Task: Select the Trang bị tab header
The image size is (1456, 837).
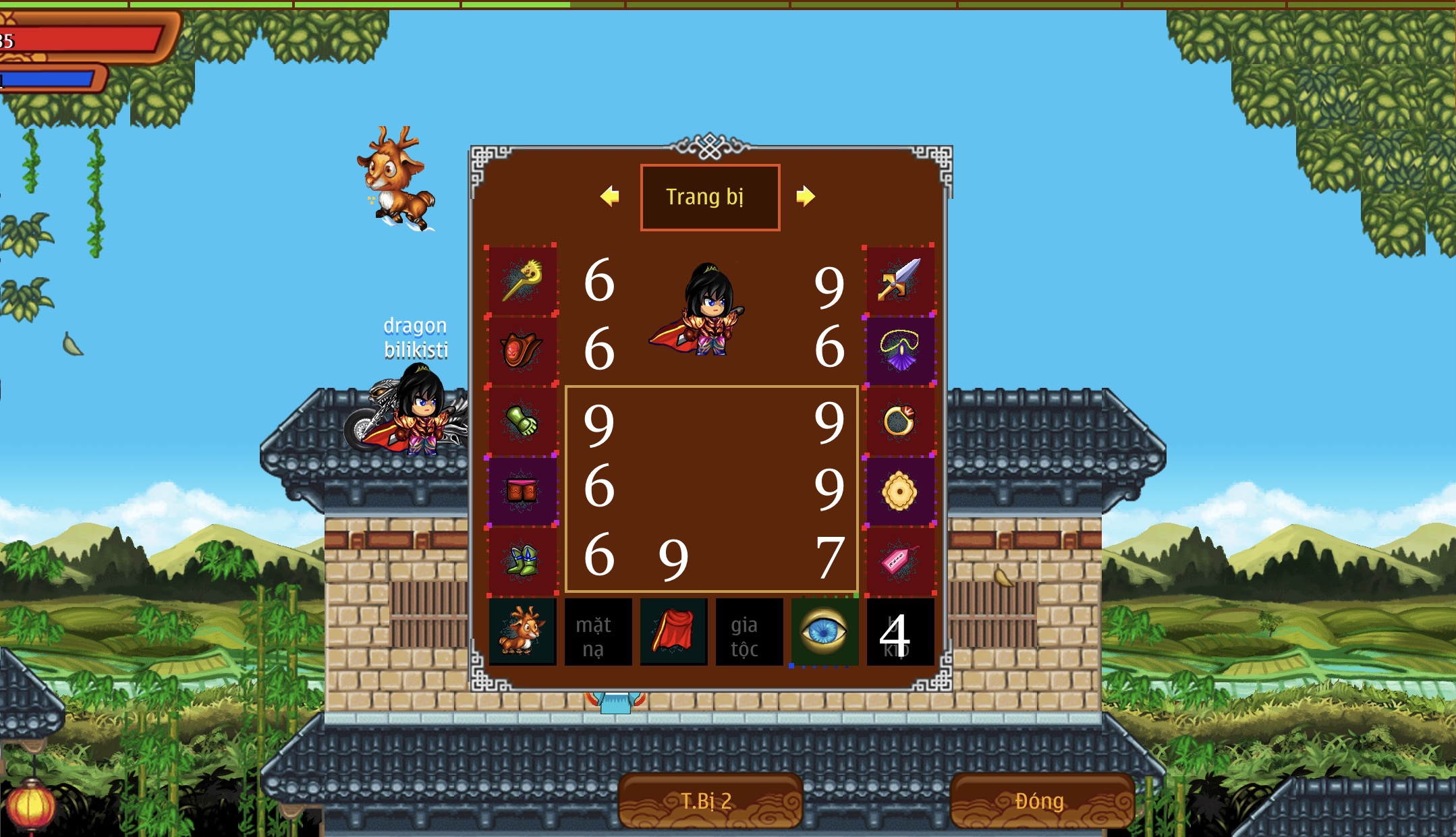Action: click(x=710, y=197)
